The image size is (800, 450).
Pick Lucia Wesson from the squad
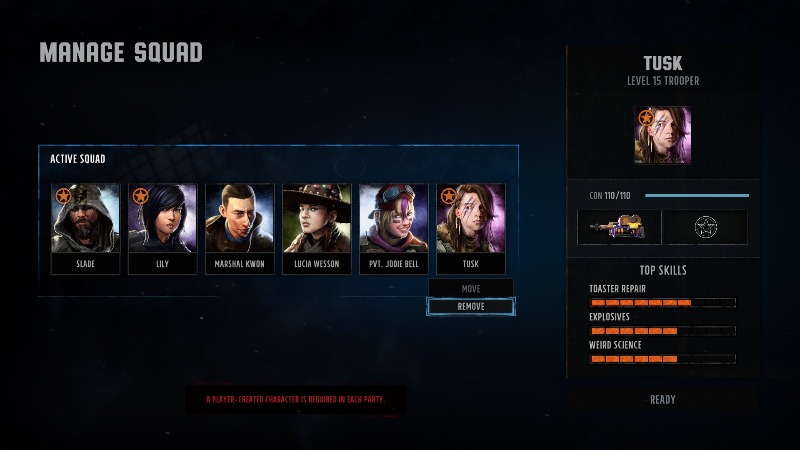[x=317, y=228]
